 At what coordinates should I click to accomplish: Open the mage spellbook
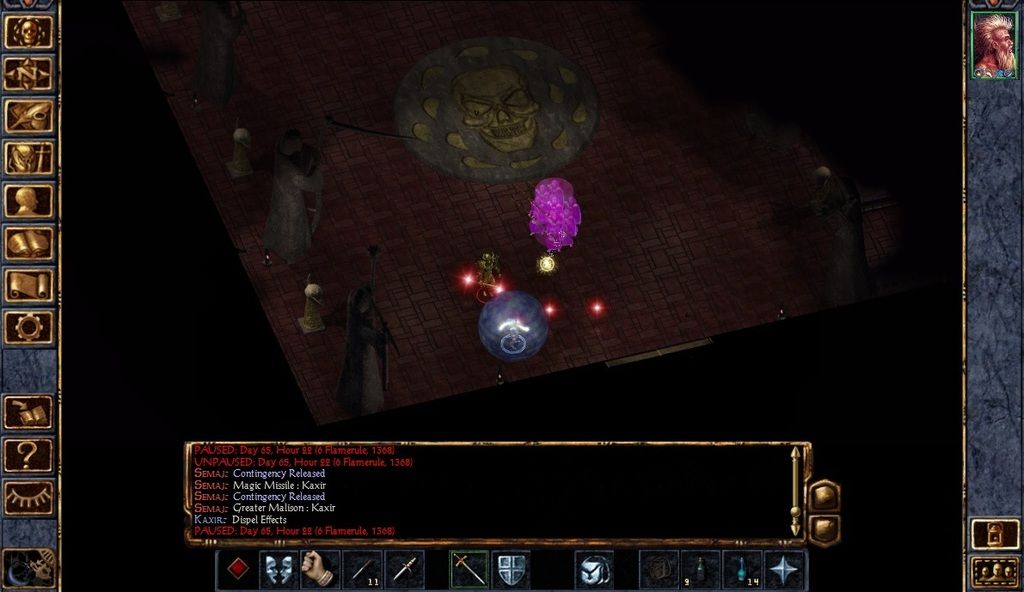(x=28, y=243)
